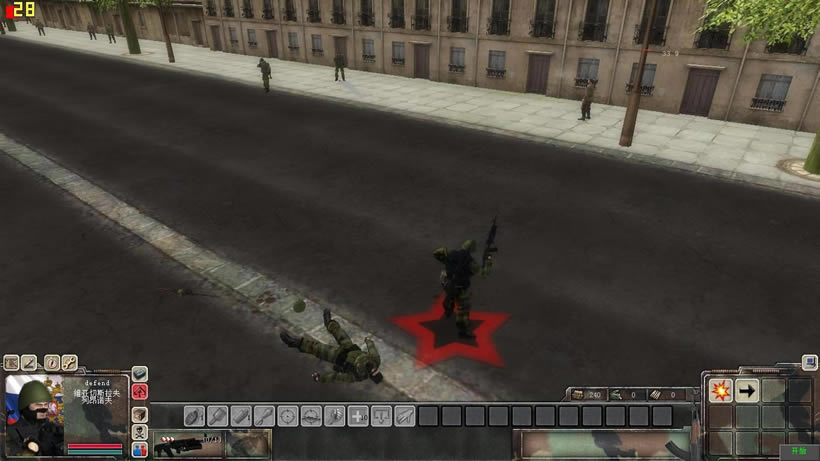
Task: Use the medkit cross quick slot
Action: point(358,415)
